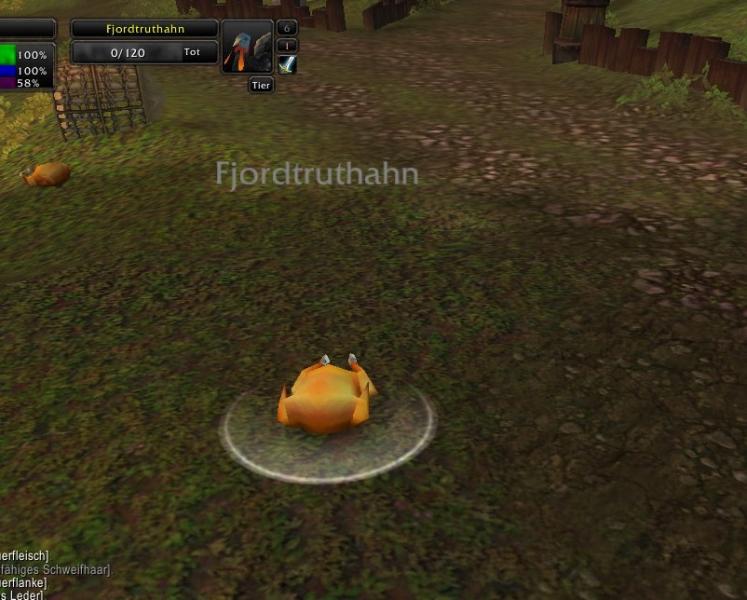This screenshot has width=747, height=600.
Task: Click the sword icon beside the target portrait
Action: pyautogui.click(x=287, y=65)
